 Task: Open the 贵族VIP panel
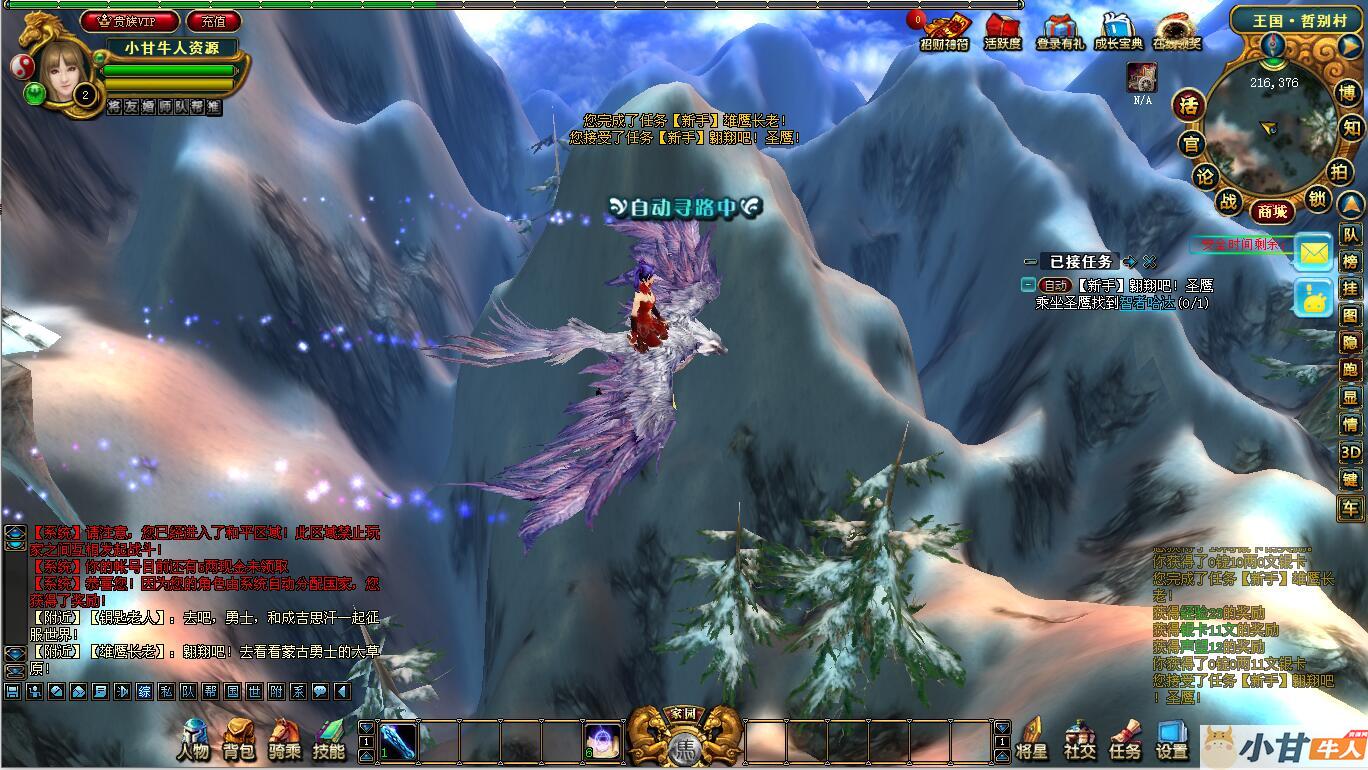[x=130, y=21]
